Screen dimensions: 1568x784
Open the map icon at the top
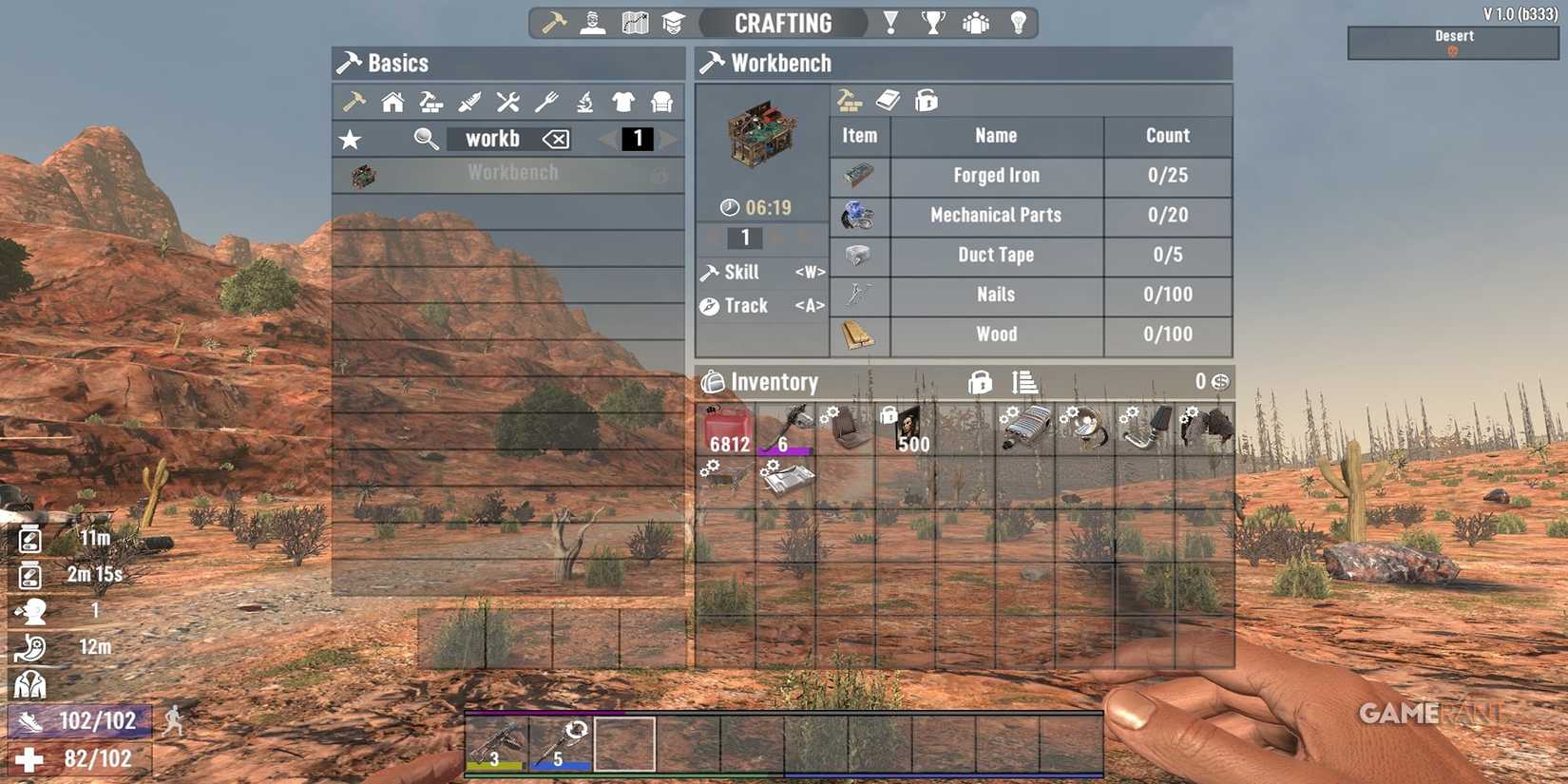[x=633, y=21]
